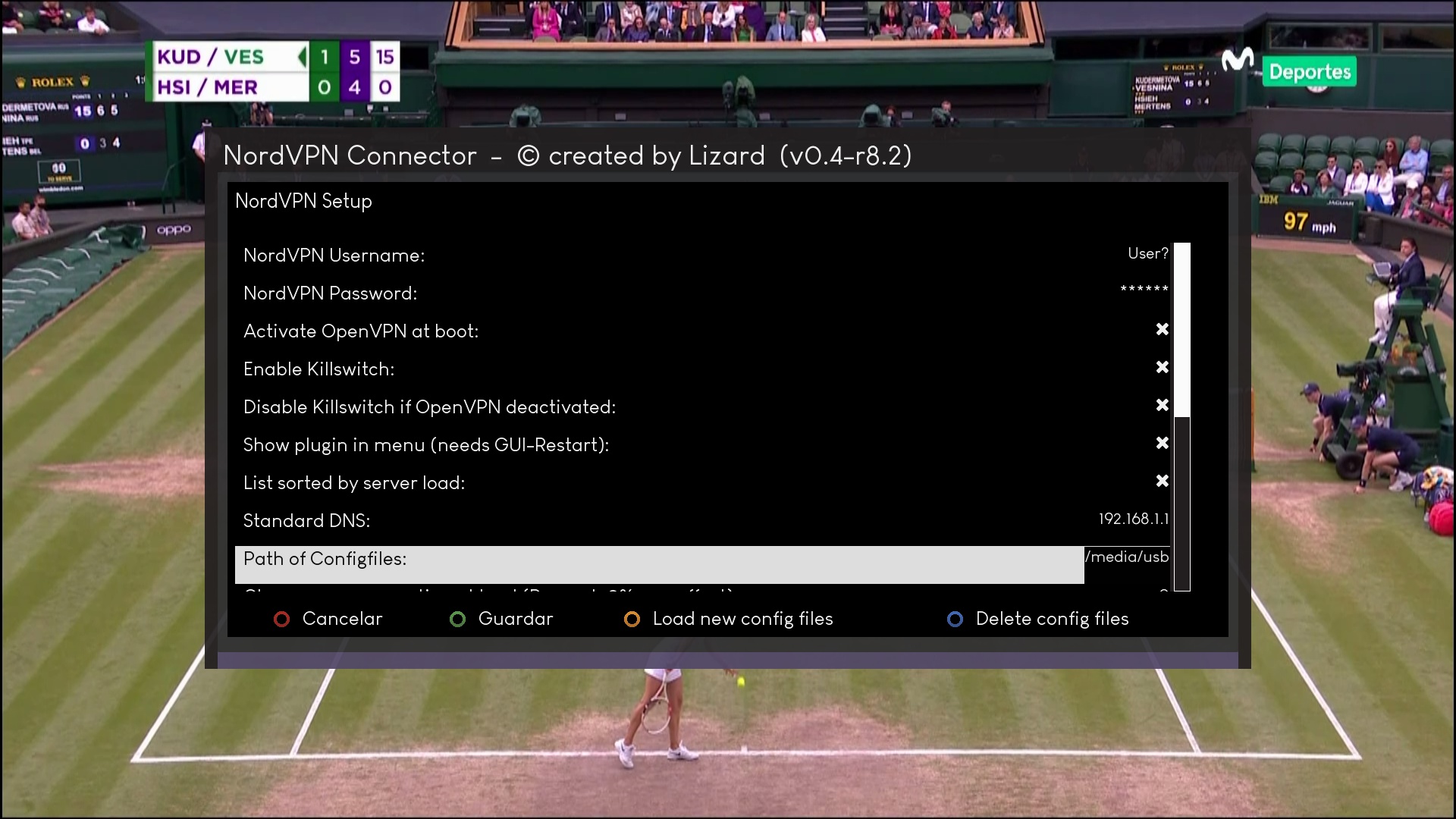The width and height of the screenshot is (1456, 819).
Task: Edit the NordVPN Password field
Action: coord(701,293)
